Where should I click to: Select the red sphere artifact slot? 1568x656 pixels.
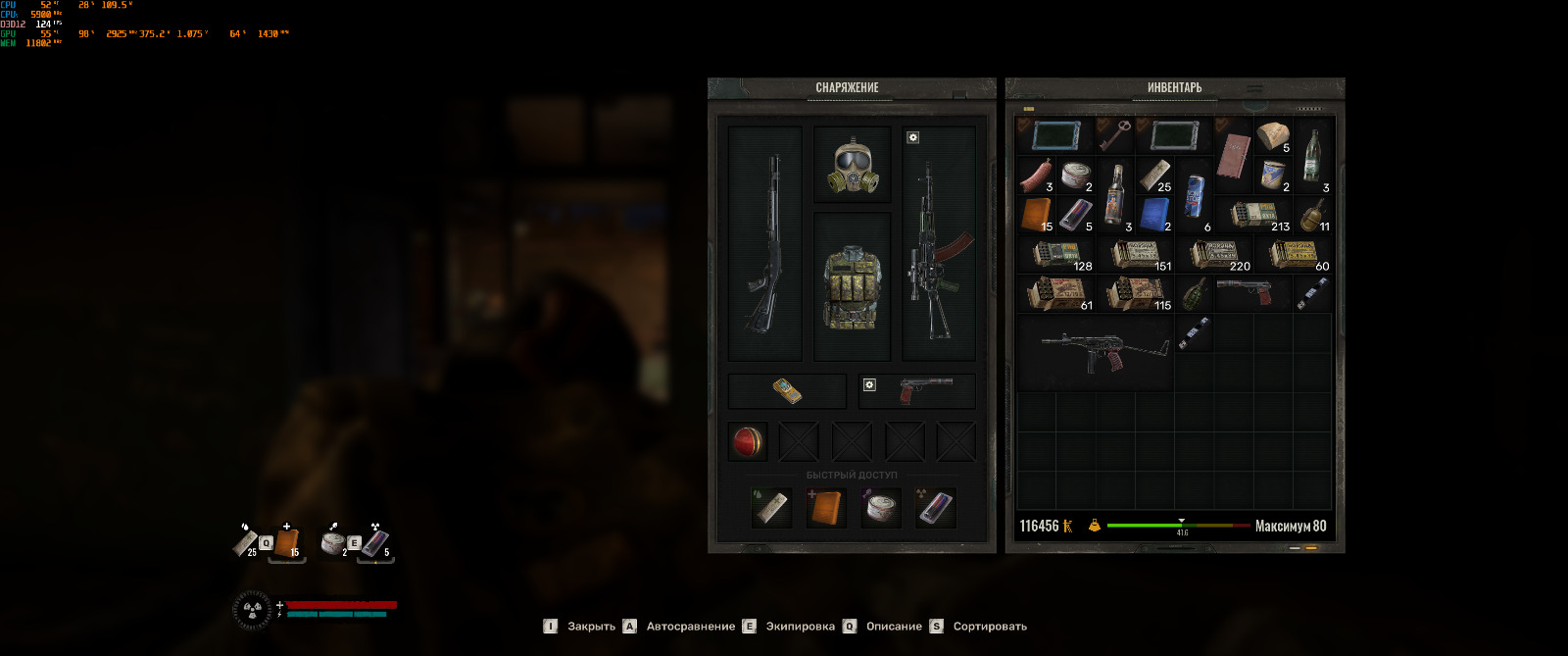tap(748, 442)
